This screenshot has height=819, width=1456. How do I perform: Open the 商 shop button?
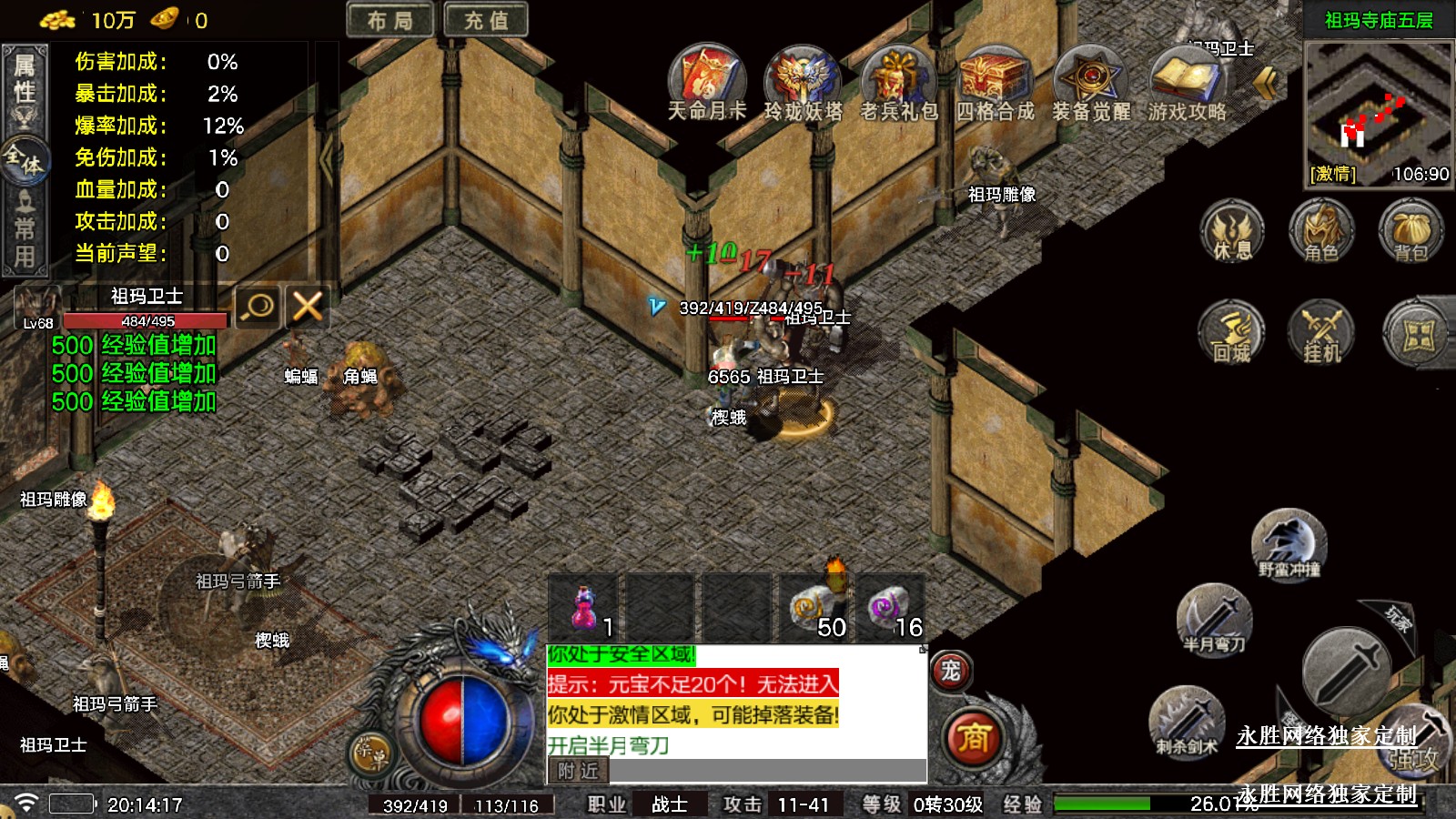coord(973,737)
